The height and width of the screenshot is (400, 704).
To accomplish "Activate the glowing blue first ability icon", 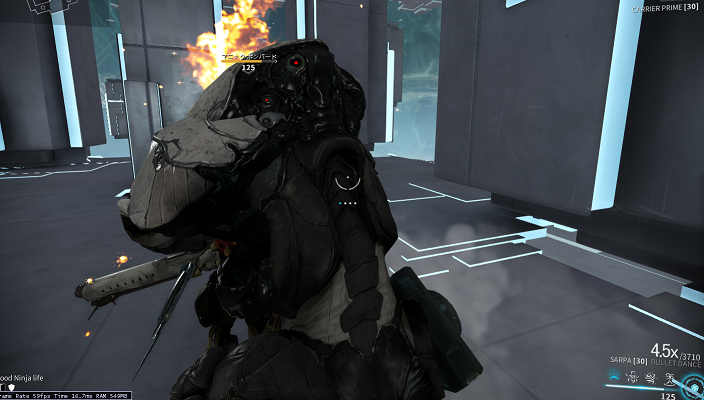I will (613, 378).
